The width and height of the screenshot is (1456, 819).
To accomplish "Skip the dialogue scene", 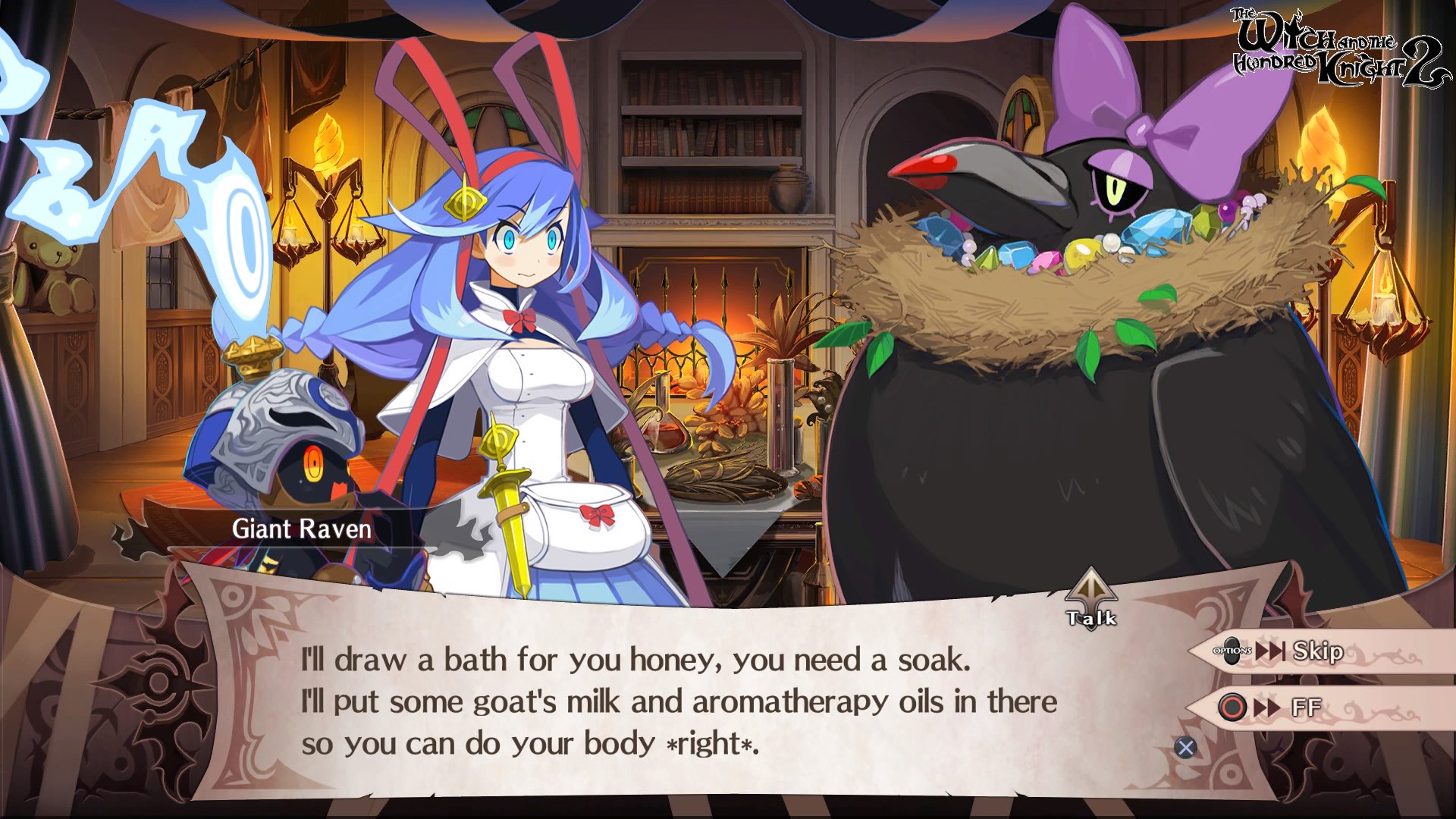I will pos(1316,651).
